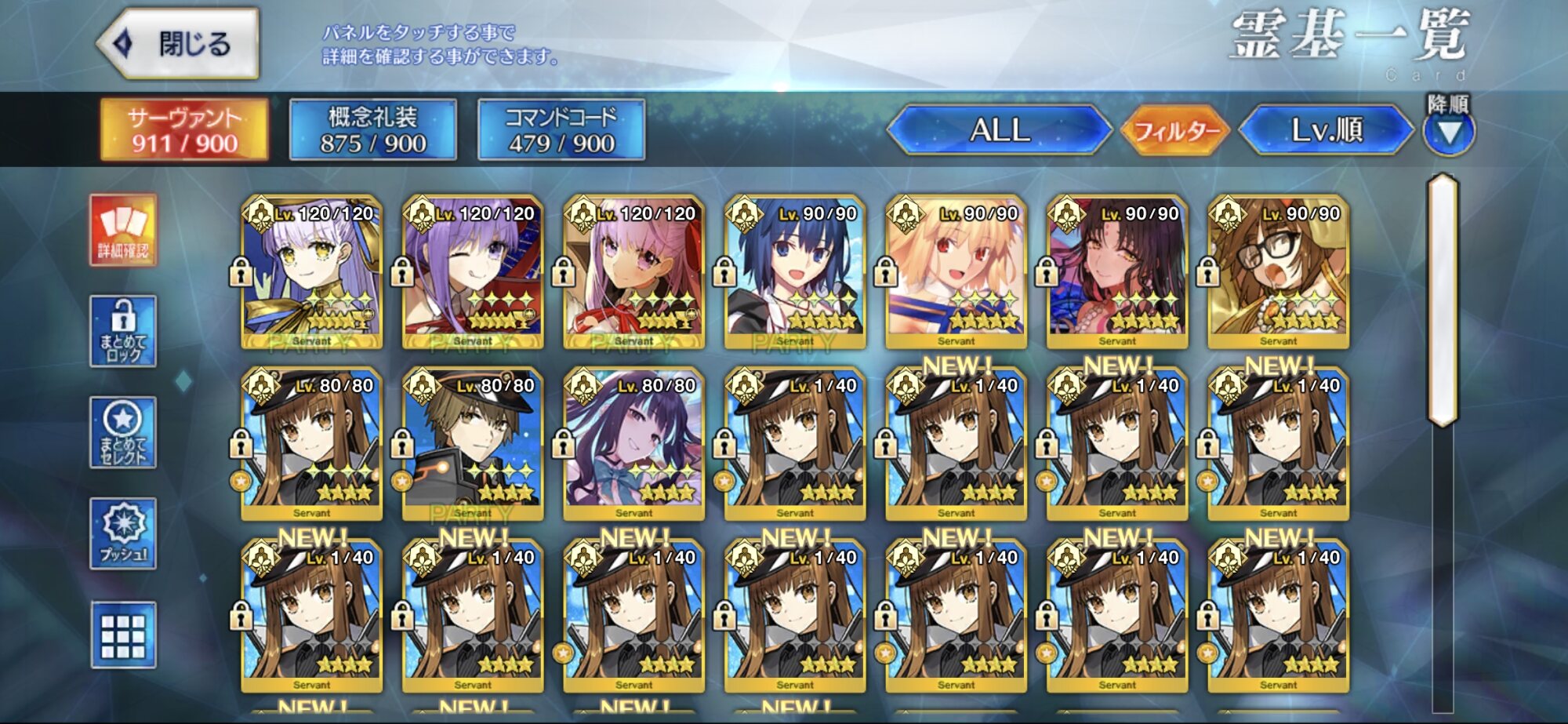Pick the blonde red-eyed Lv. 90 servant
Viewport: 1568px width, 724px height.
[x=956, y=271]
